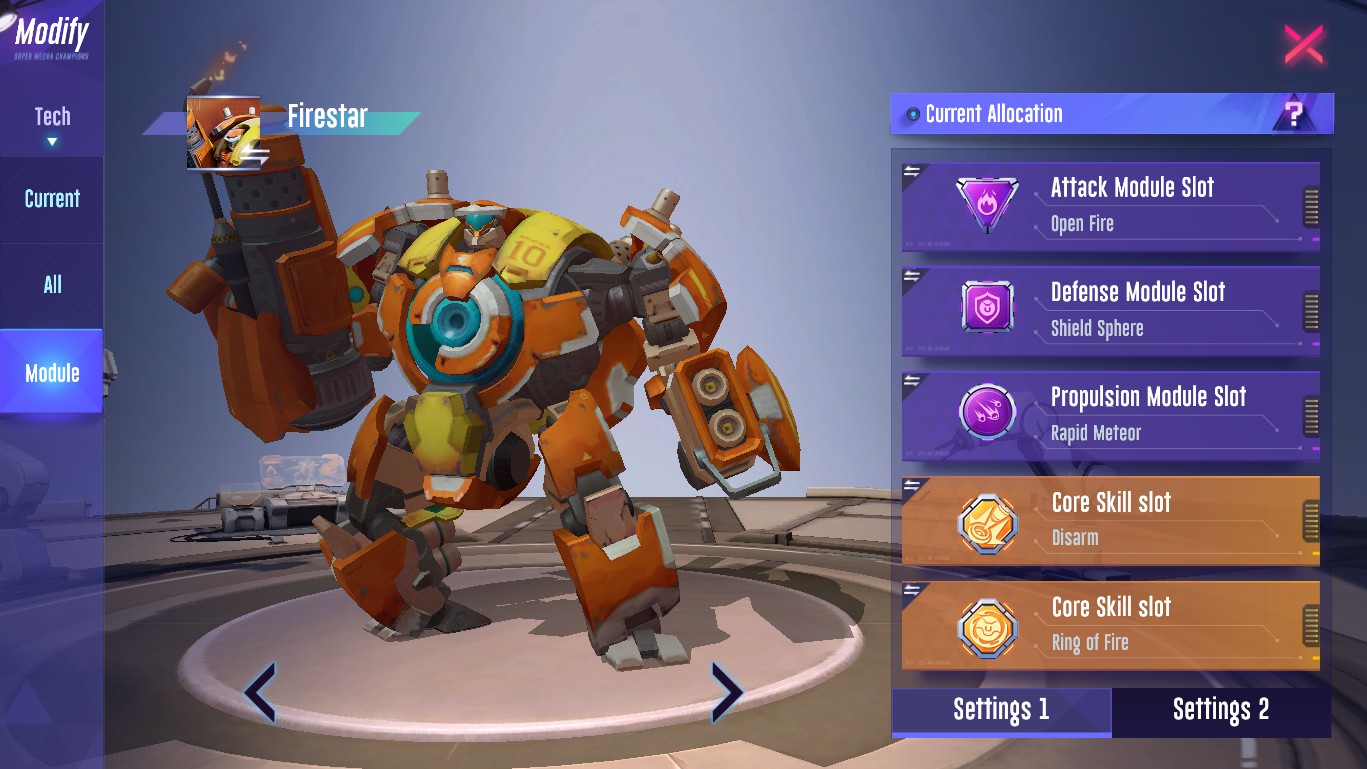The width and height of the screenshot is (1367, 769).
Task: Show the next mecha with the right arrow
Action: (x=726, y=692)
